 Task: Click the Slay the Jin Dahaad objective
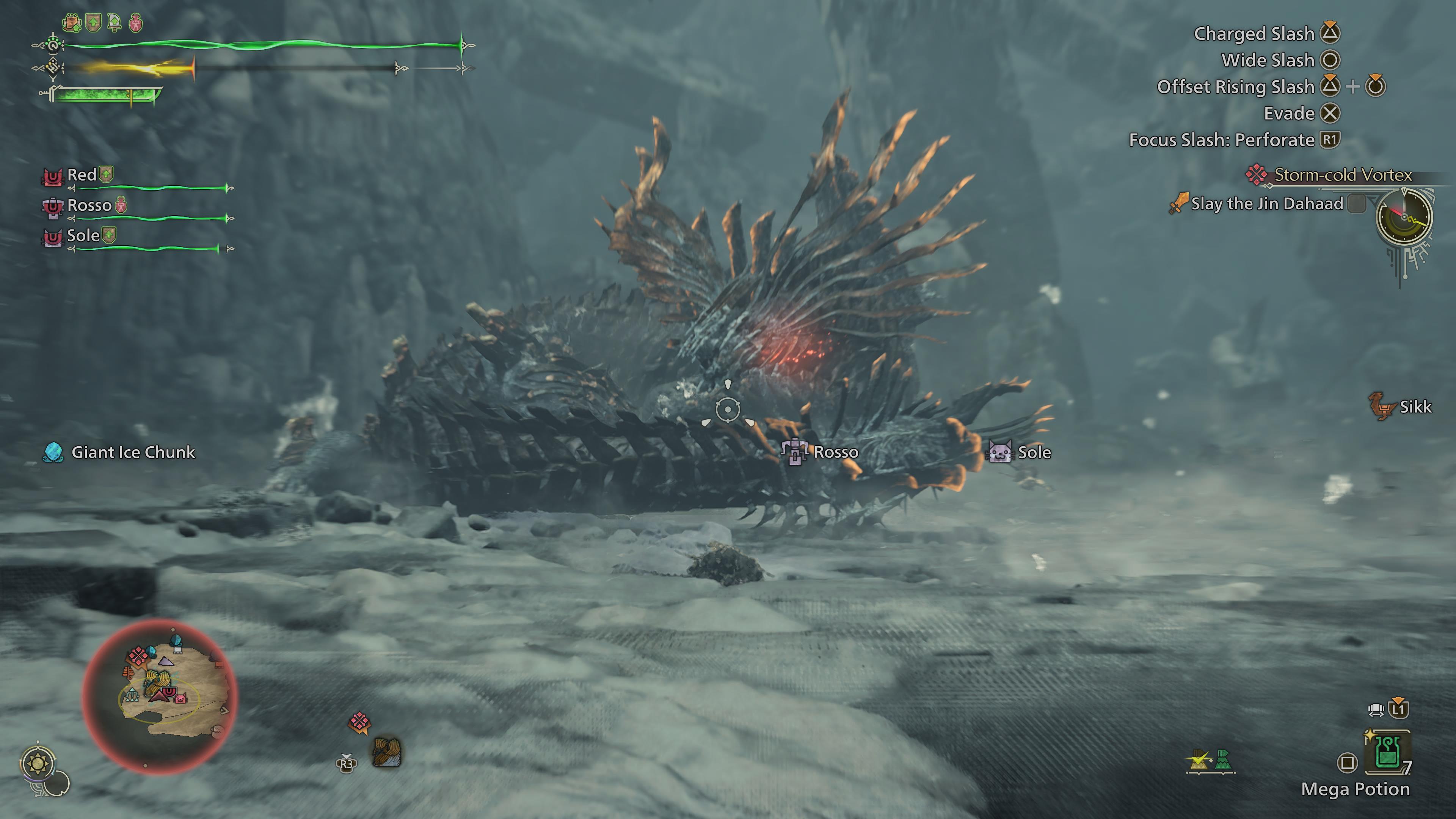tap(1266, 204)
